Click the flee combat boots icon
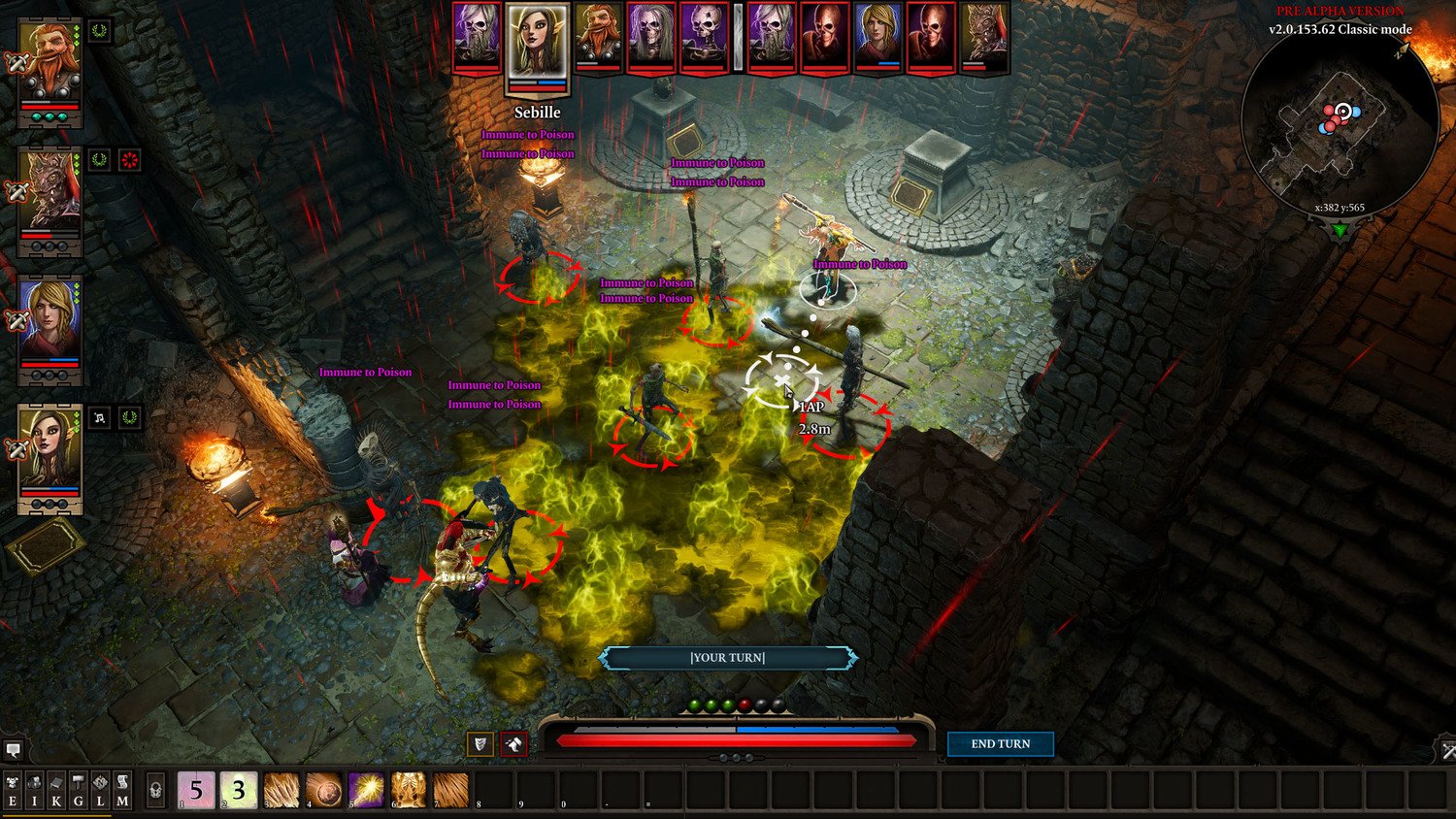Viewport: 1456px width, 819px height. pyautogui.click(x=513, y=744)
